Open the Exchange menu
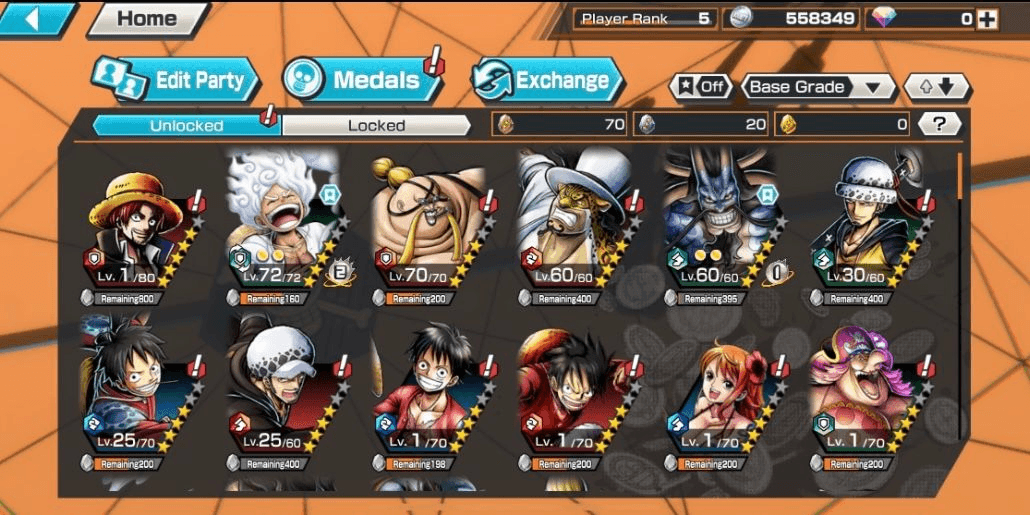Screen dimensions: 1030x515 547,81
